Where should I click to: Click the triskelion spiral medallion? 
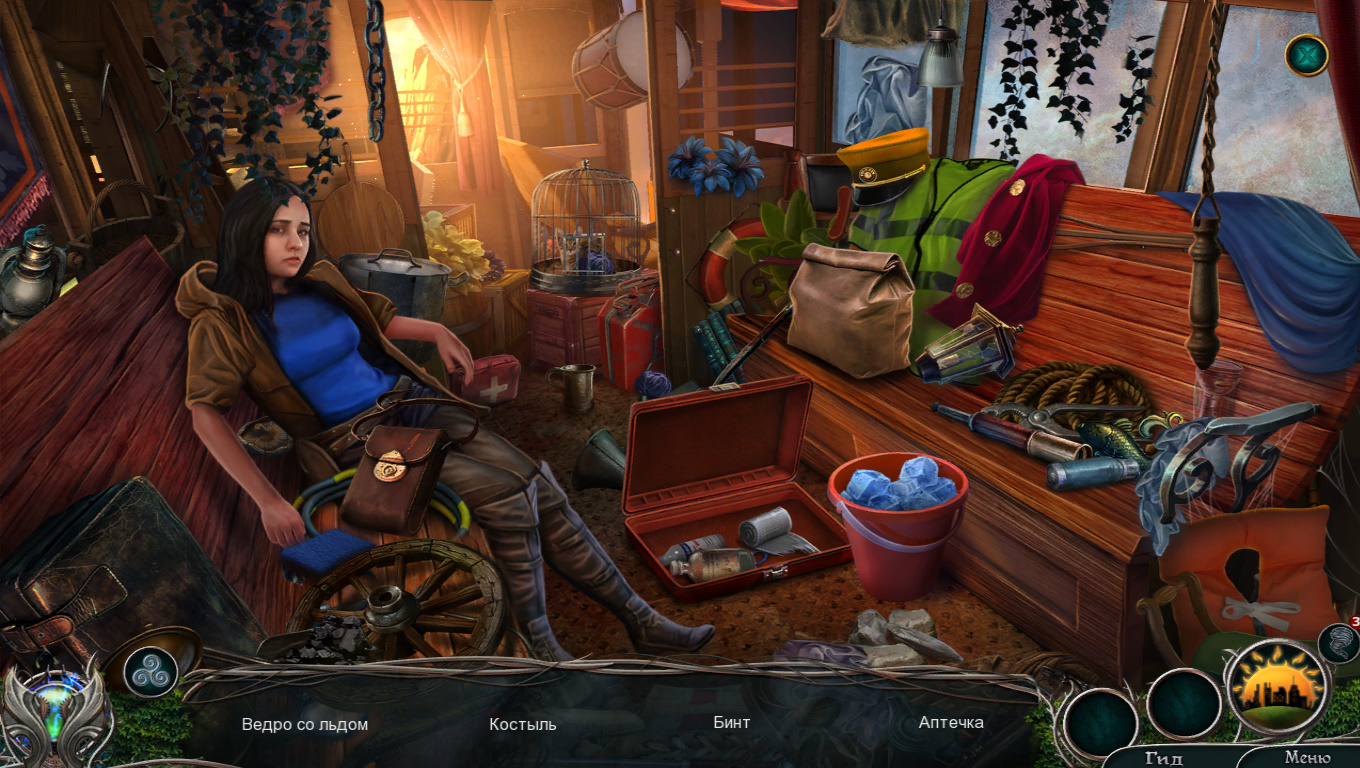coord(152,672)
